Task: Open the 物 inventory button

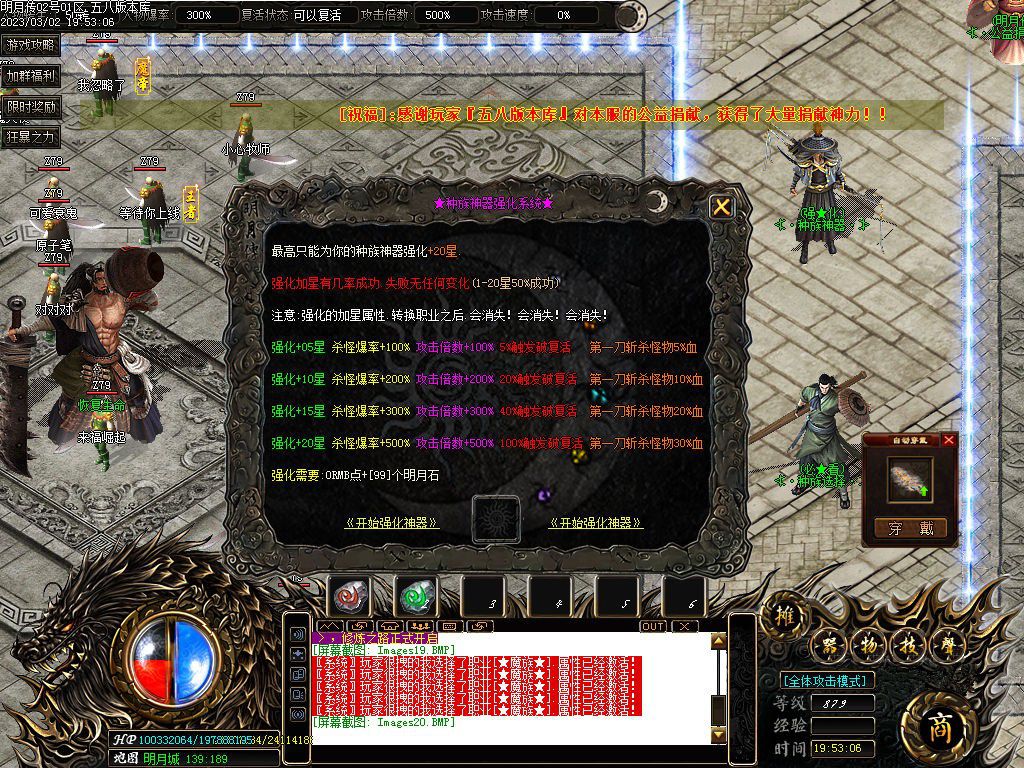Action: coord(869,646)
